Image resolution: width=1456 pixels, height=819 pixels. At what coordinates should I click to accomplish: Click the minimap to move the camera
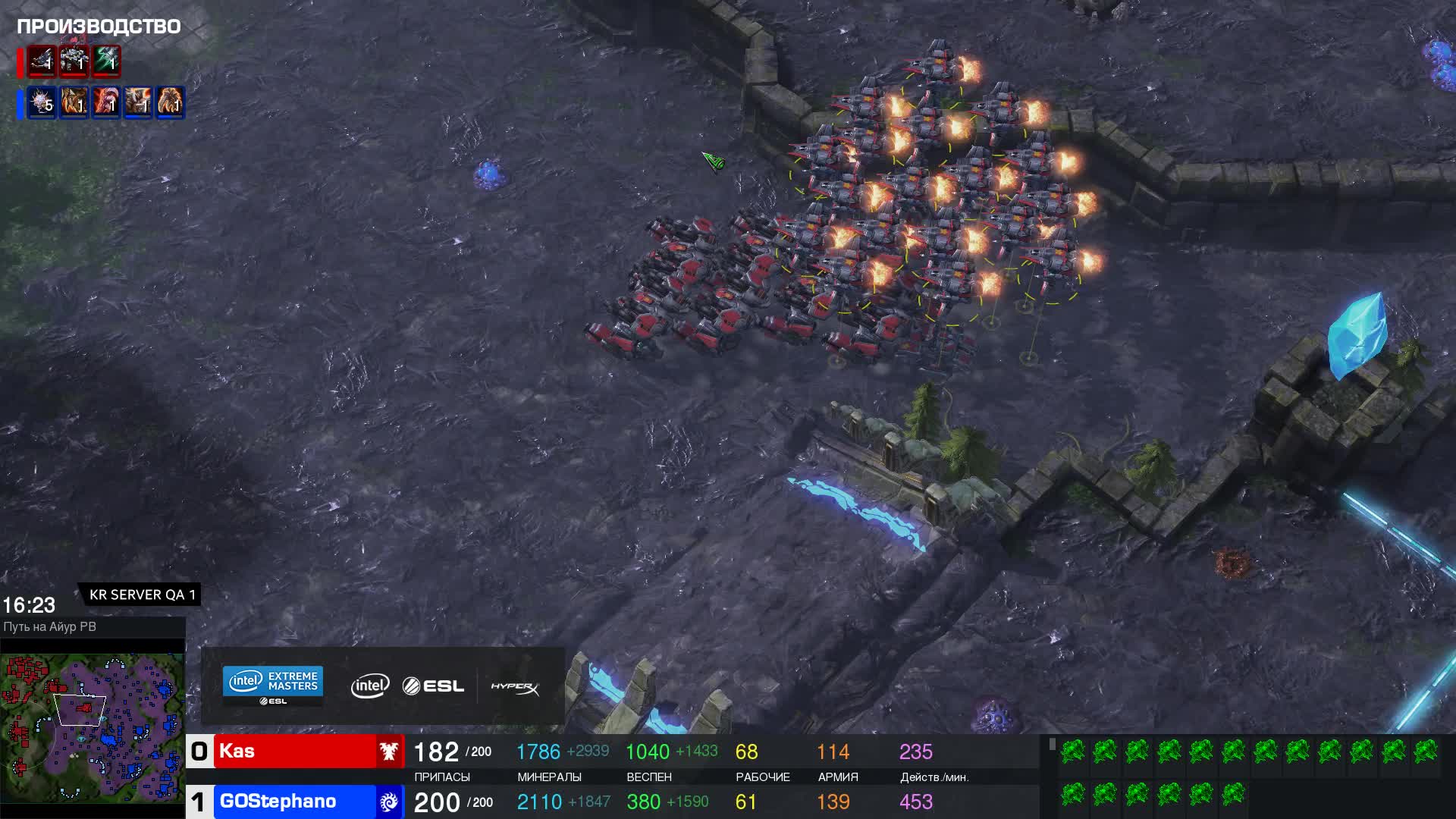93,728
